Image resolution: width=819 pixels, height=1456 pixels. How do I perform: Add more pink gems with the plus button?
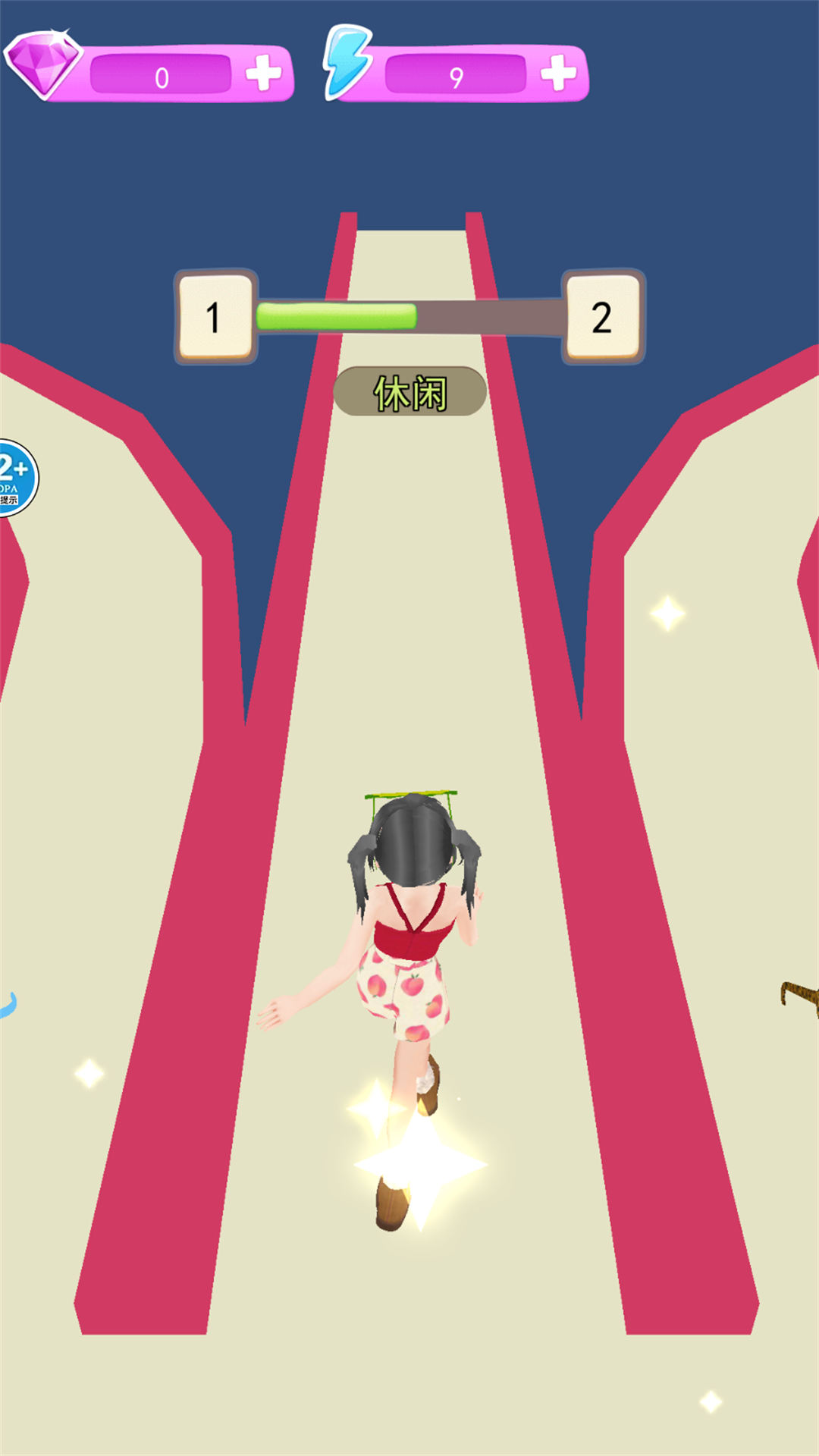(x=263, y=74)
